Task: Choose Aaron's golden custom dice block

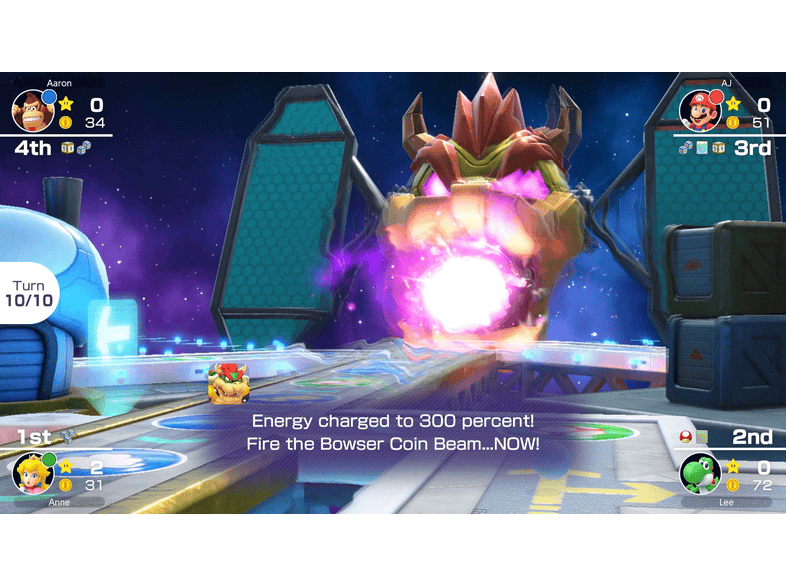Action: [67, 148]
